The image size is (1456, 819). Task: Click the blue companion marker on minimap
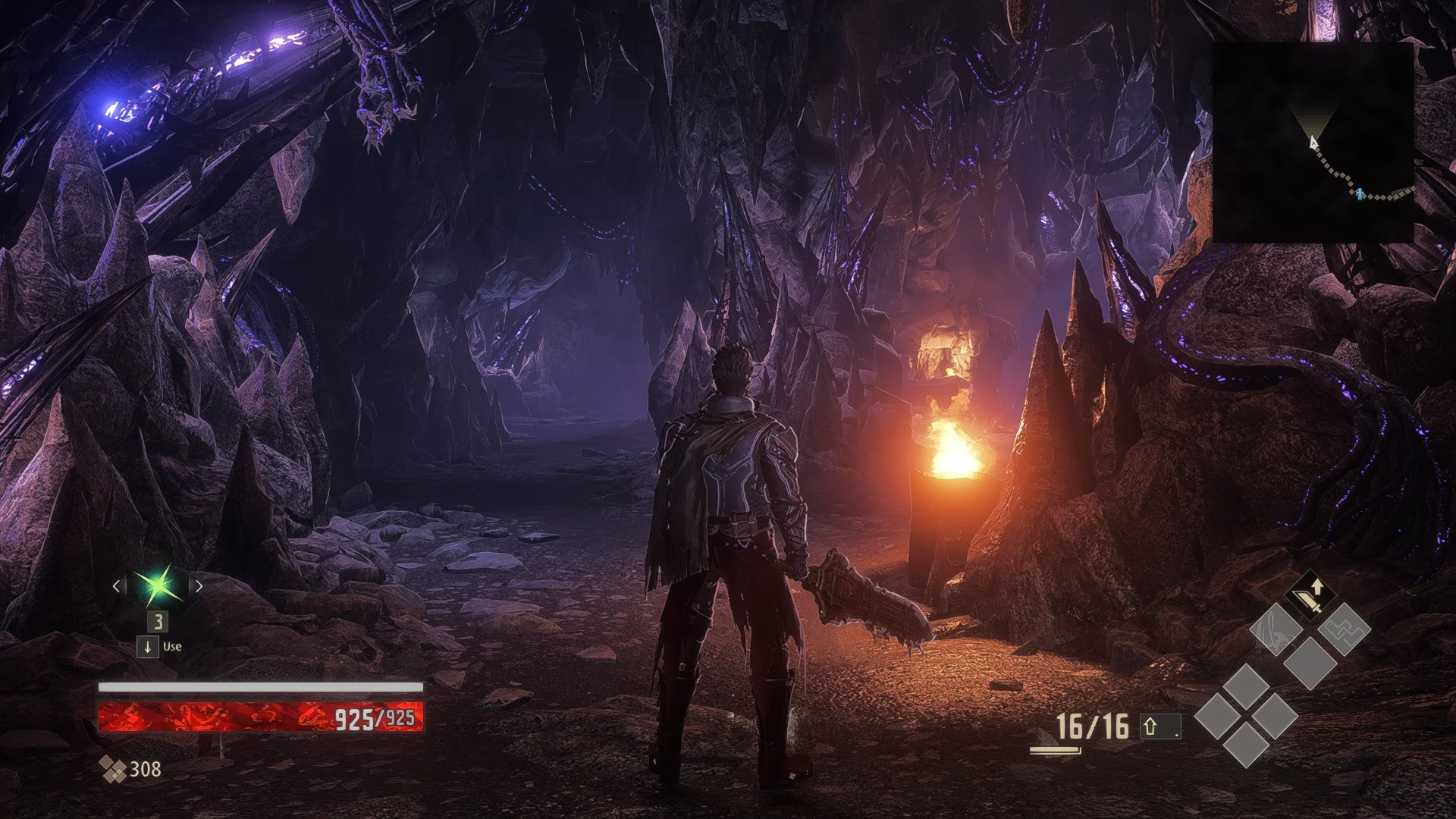coord(1361,194)
